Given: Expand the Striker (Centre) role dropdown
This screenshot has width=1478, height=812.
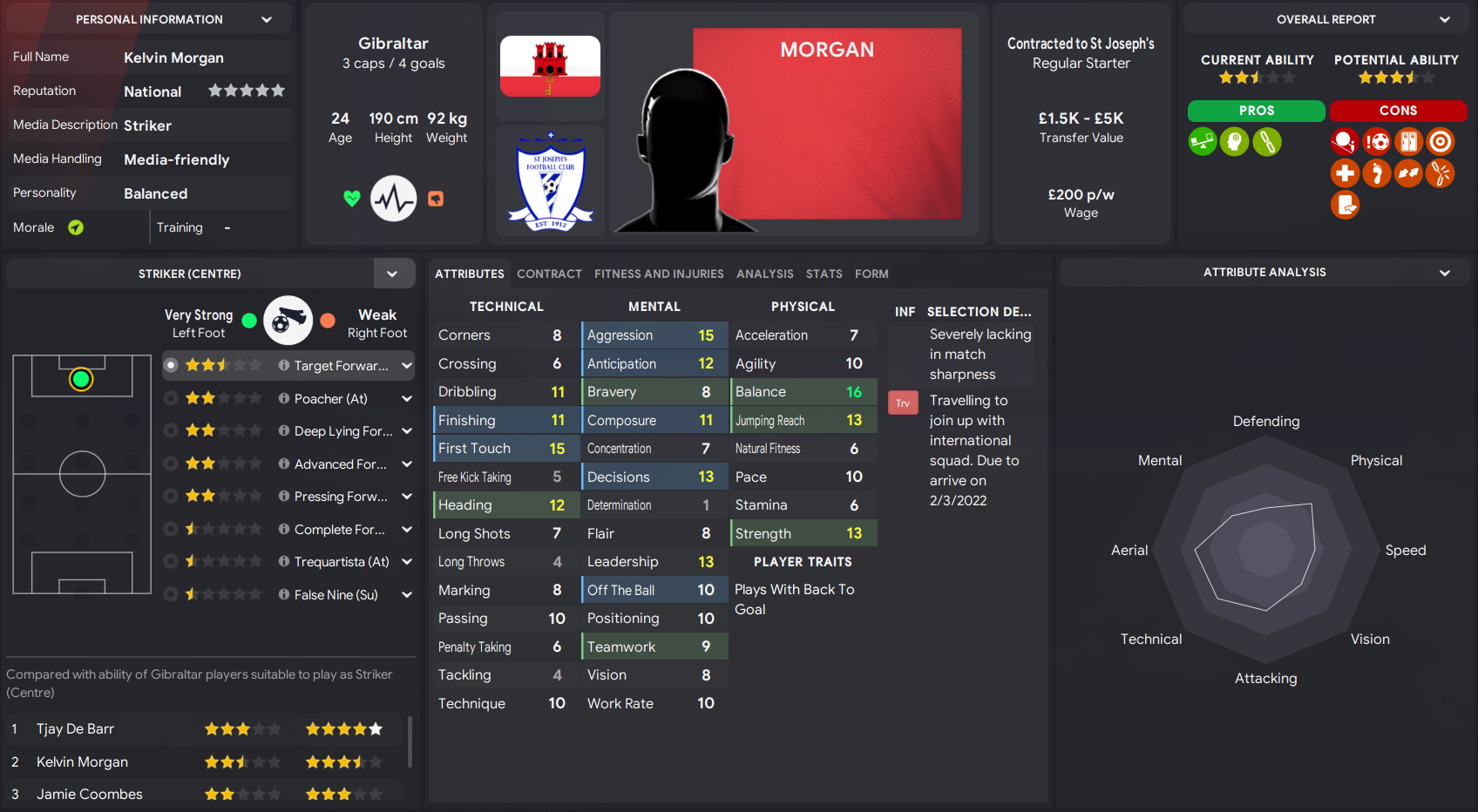Looking at the screenshot, I should point(394,273).
